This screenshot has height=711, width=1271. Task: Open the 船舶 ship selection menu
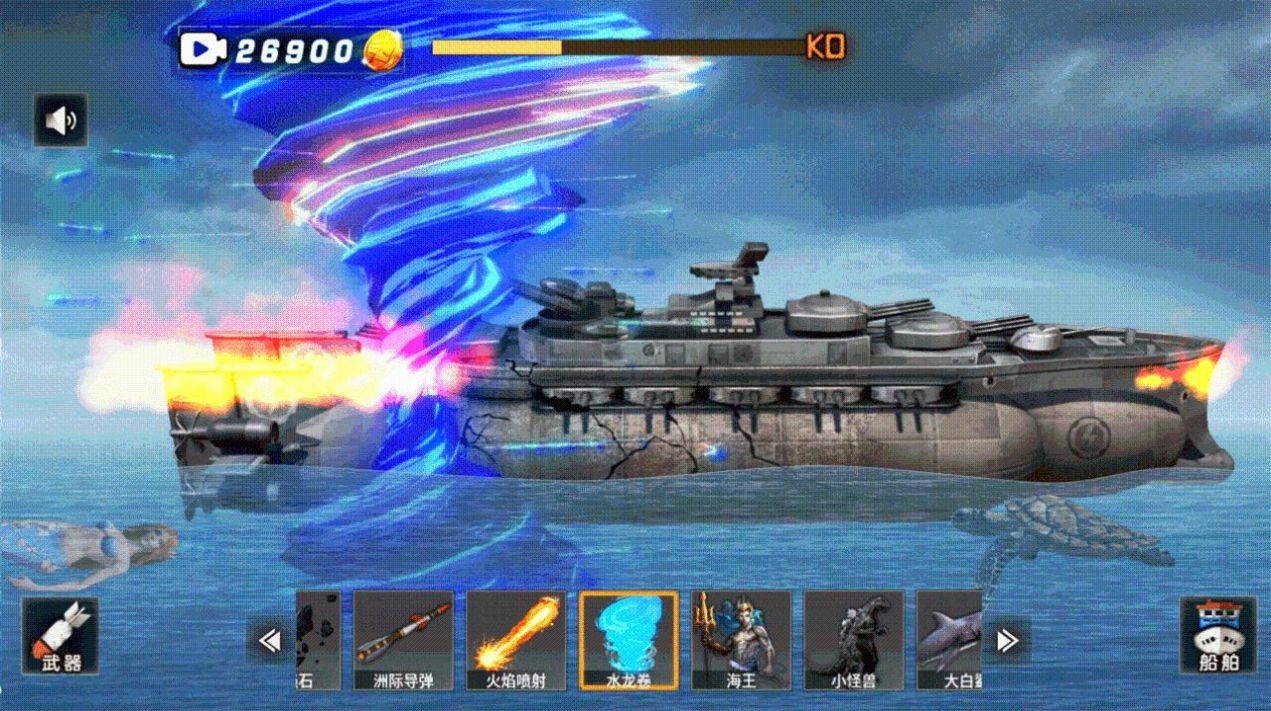(1217, 636)
